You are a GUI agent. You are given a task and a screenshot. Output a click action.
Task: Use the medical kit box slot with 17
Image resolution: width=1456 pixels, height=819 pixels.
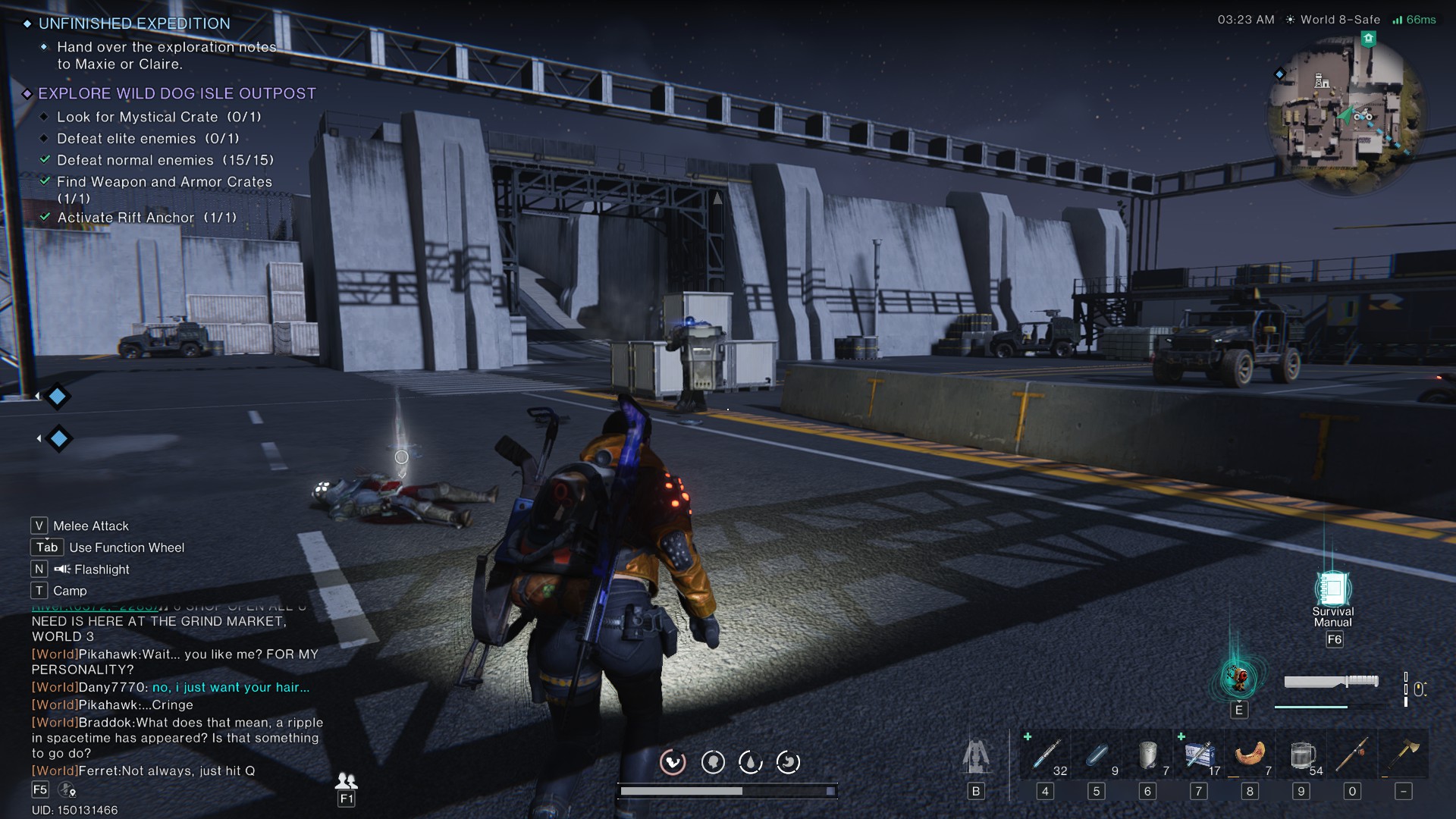point(1199,755)
